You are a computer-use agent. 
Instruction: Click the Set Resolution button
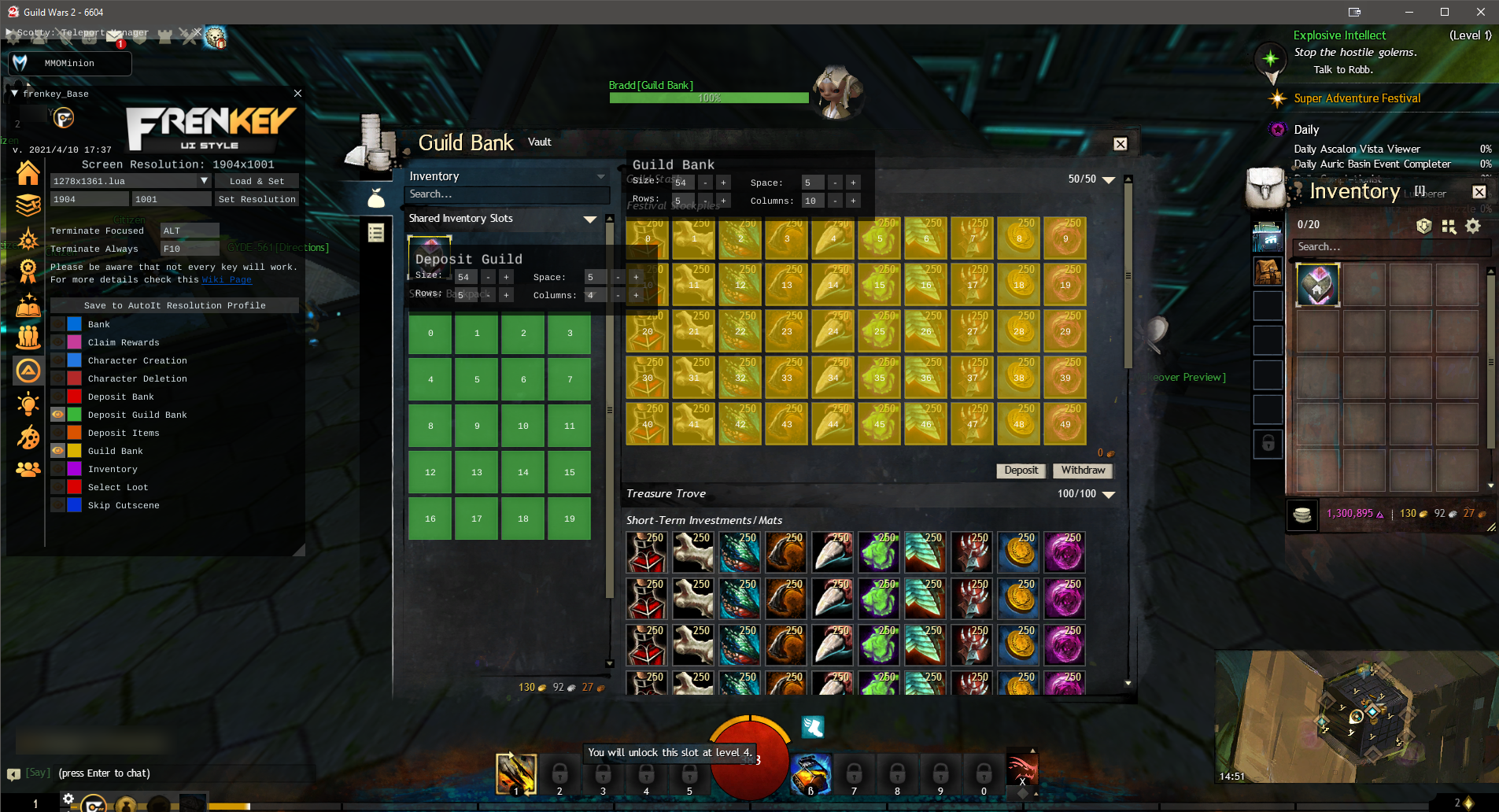click(257, 199)
